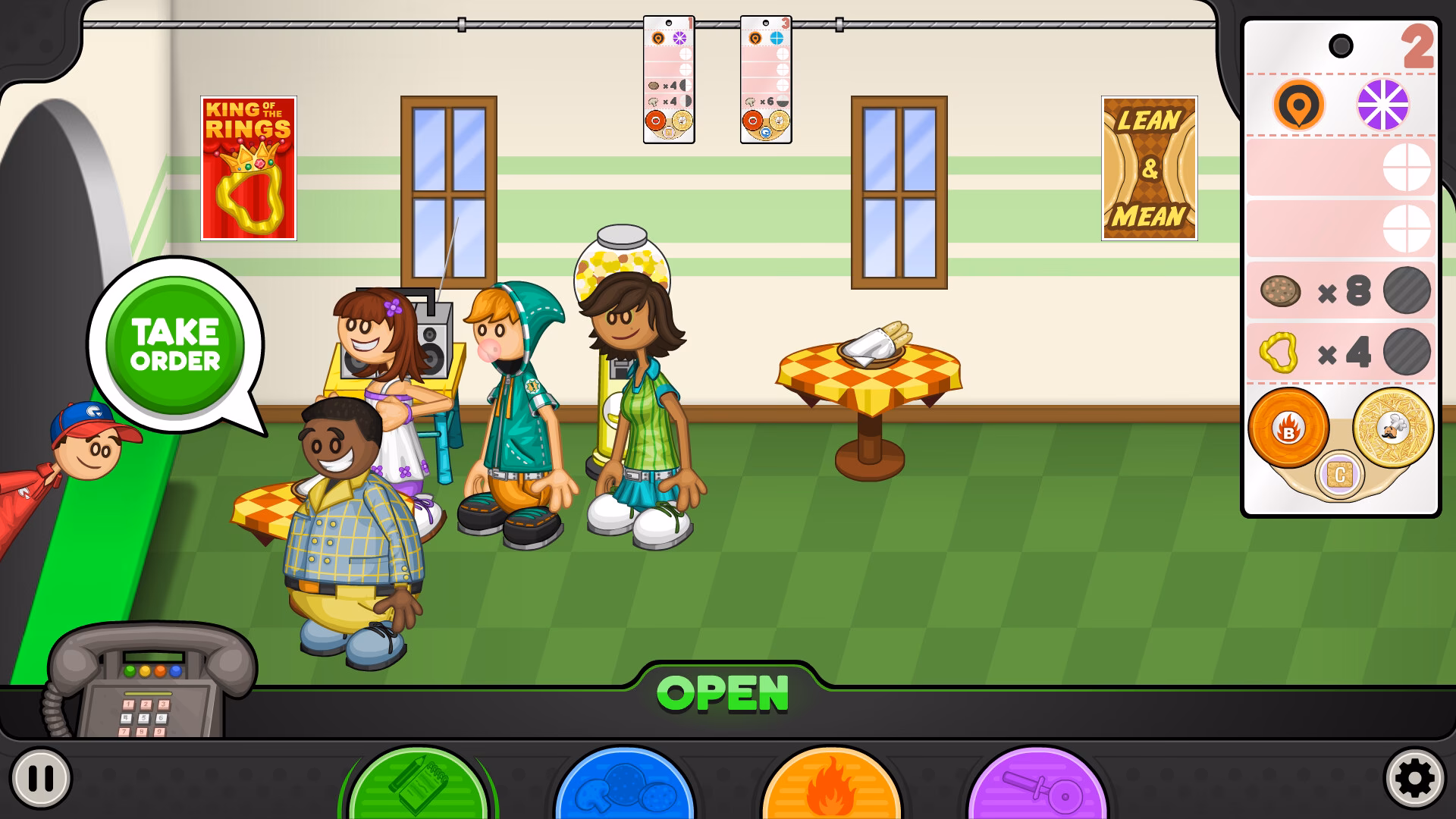The width and height of the screenshot is (1456, 819).
Task: Click the yellow pepper x4 topping icon
Action: 1279,350
